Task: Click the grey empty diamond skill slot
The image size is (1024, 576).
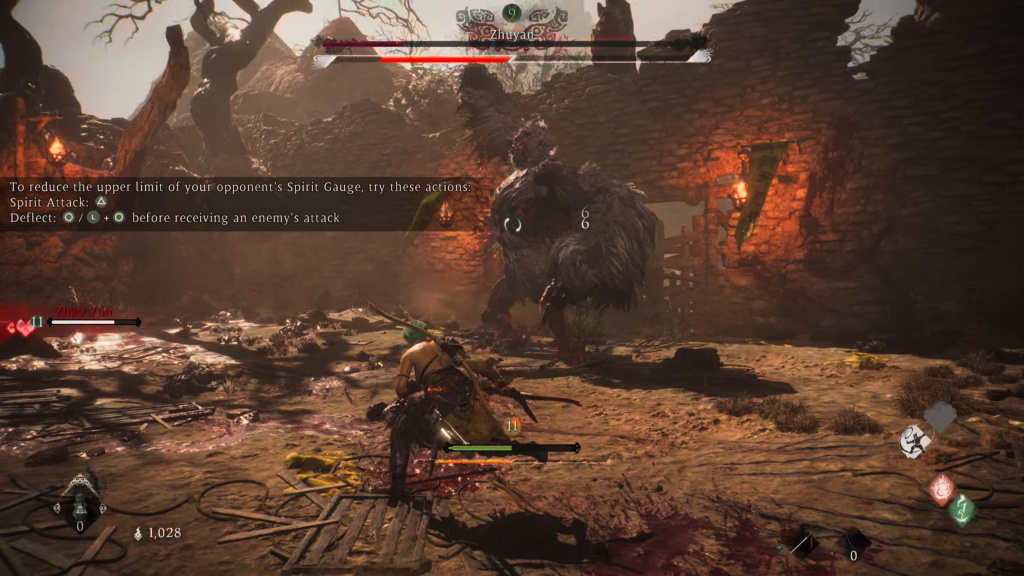Action: [x=940, y=416]
